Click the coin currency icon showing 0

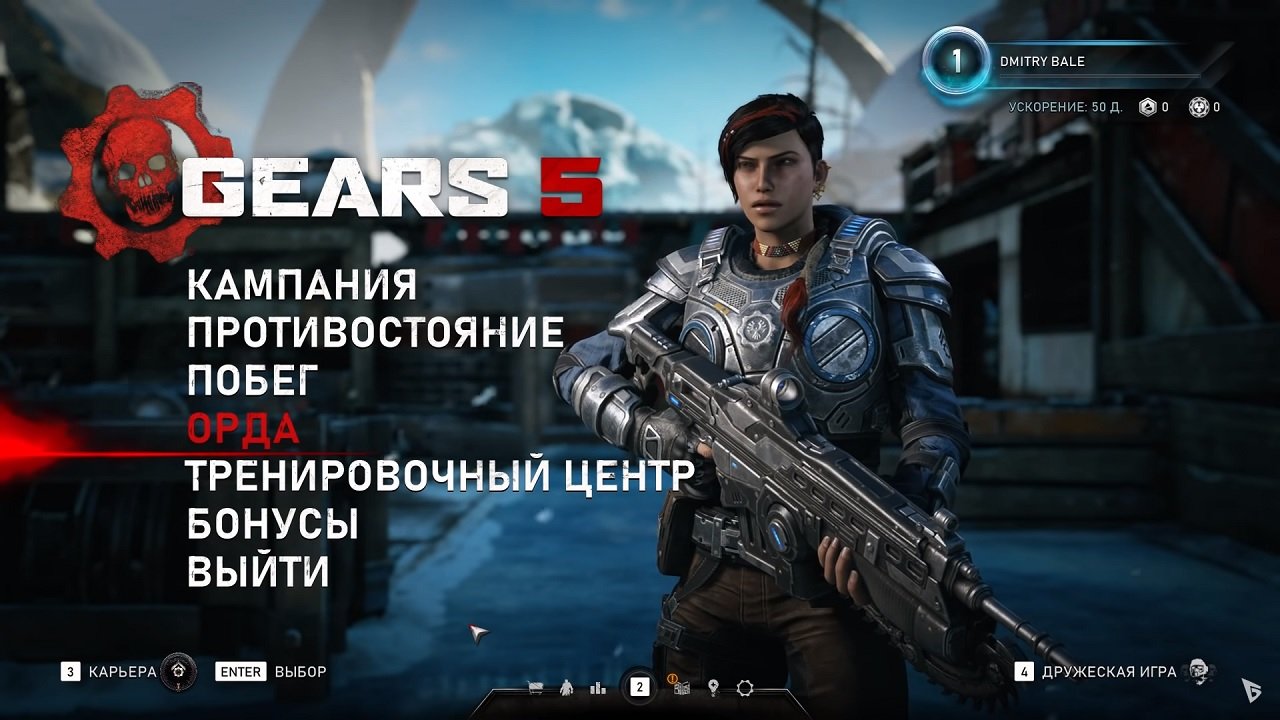[x=1198, y=107]
